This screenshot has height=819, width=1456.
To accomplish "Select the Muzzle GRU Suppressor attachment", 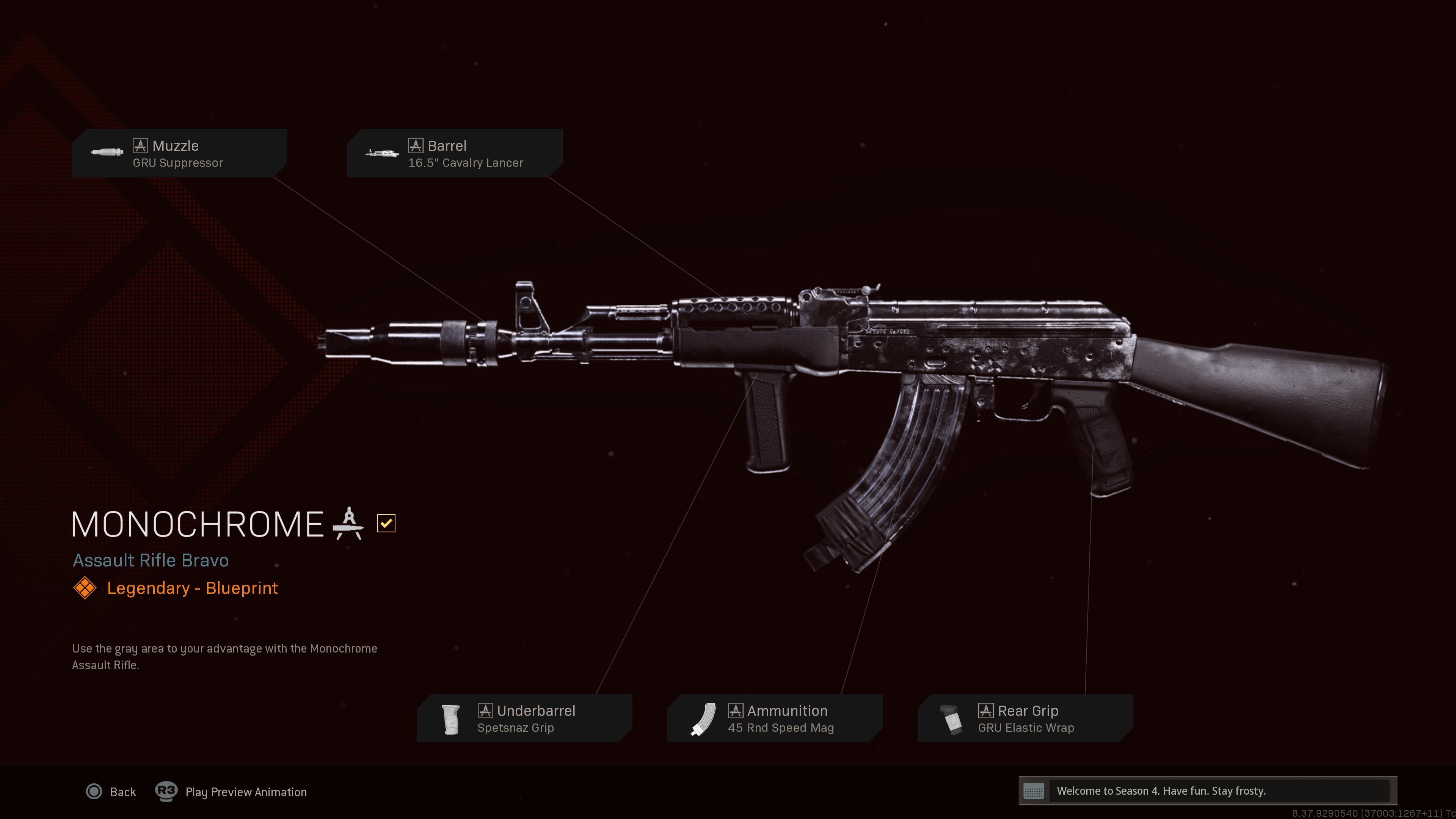I will point(179,153).
